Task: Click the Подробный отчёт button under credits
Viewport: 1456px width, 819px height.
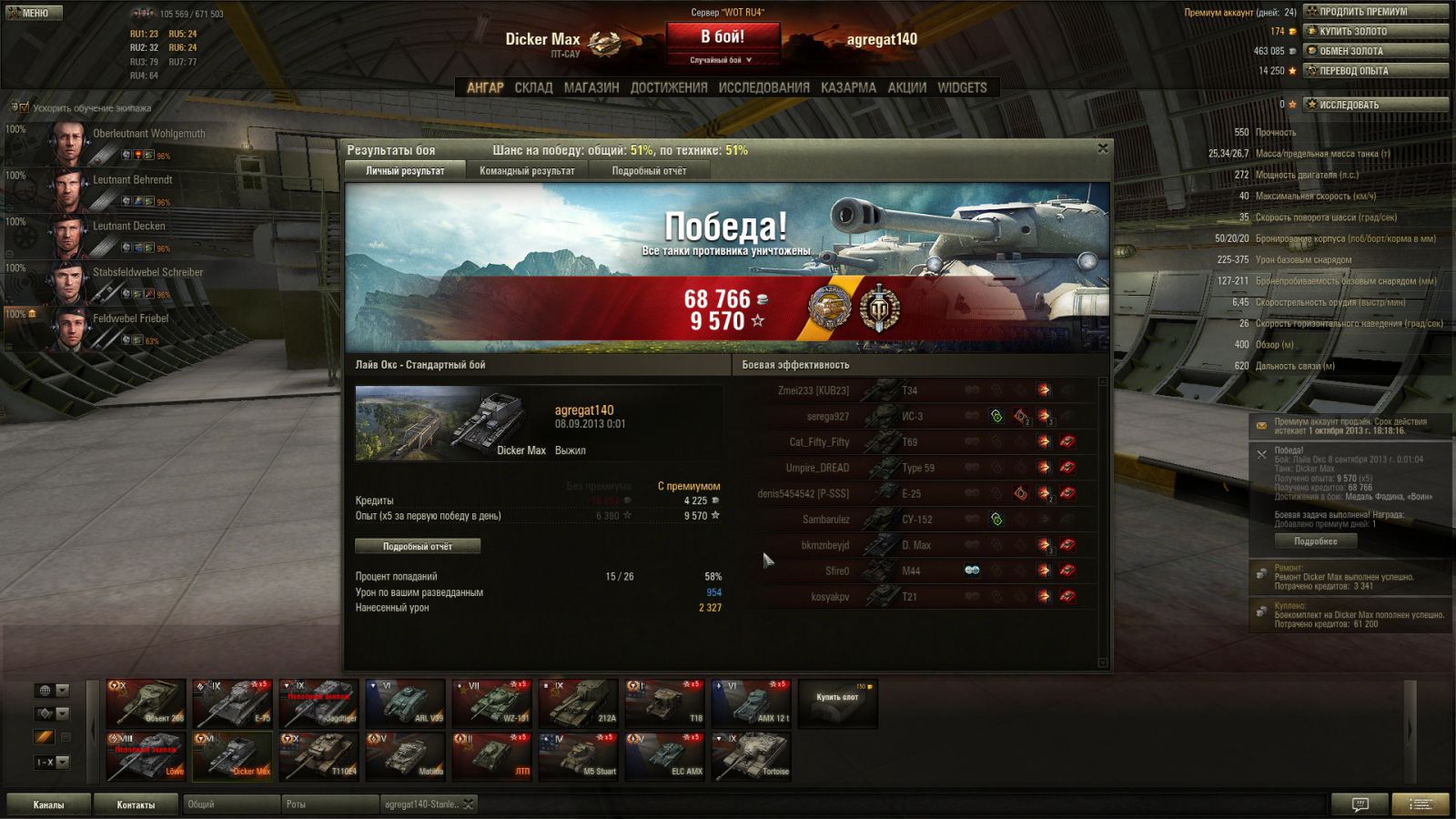Action: pyautogui.click(x=418, y=546)
